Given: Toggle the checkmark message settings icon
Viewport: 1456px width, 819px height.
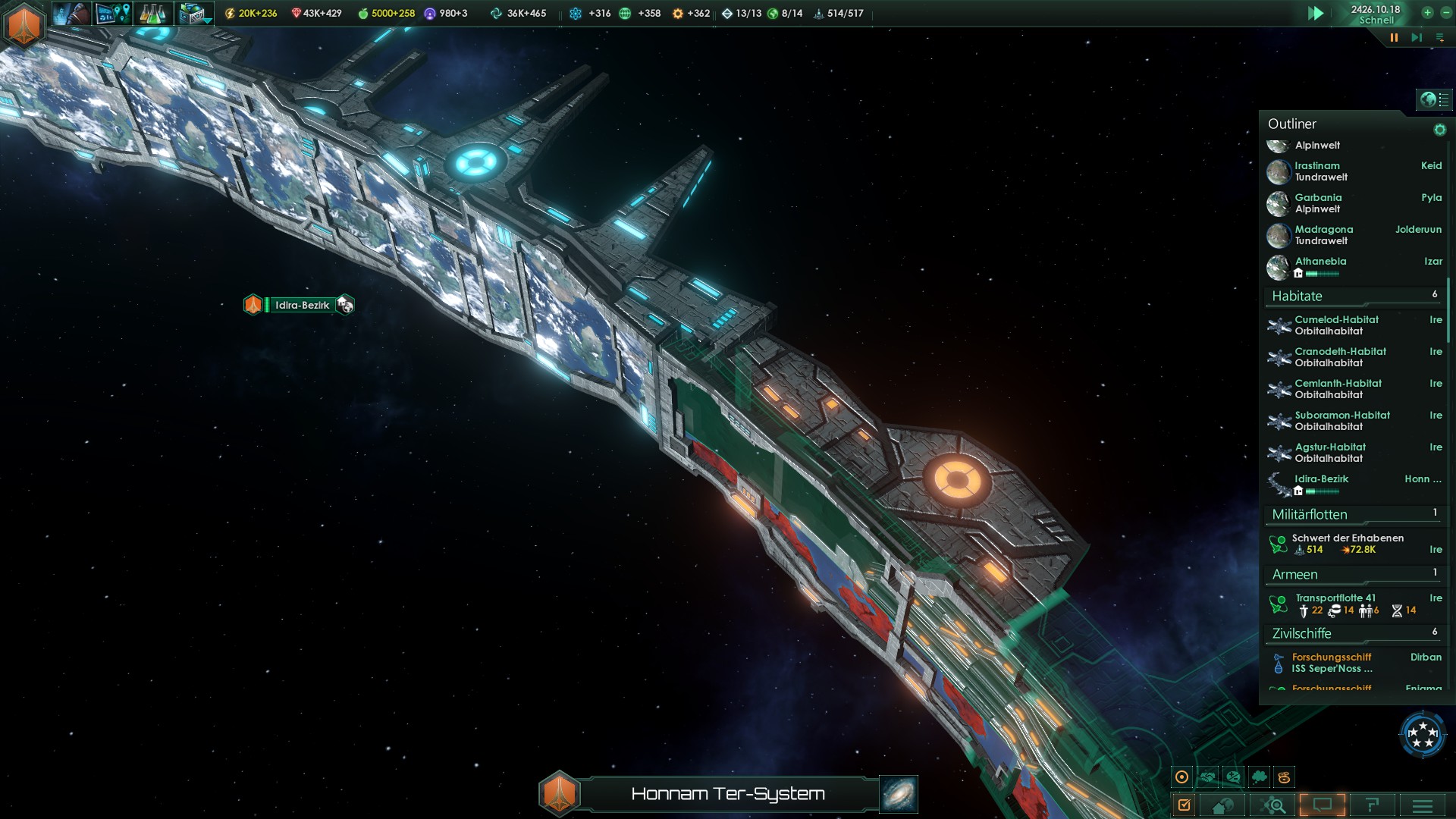Looking at the screenshot, I should [x=1185, y=804].
